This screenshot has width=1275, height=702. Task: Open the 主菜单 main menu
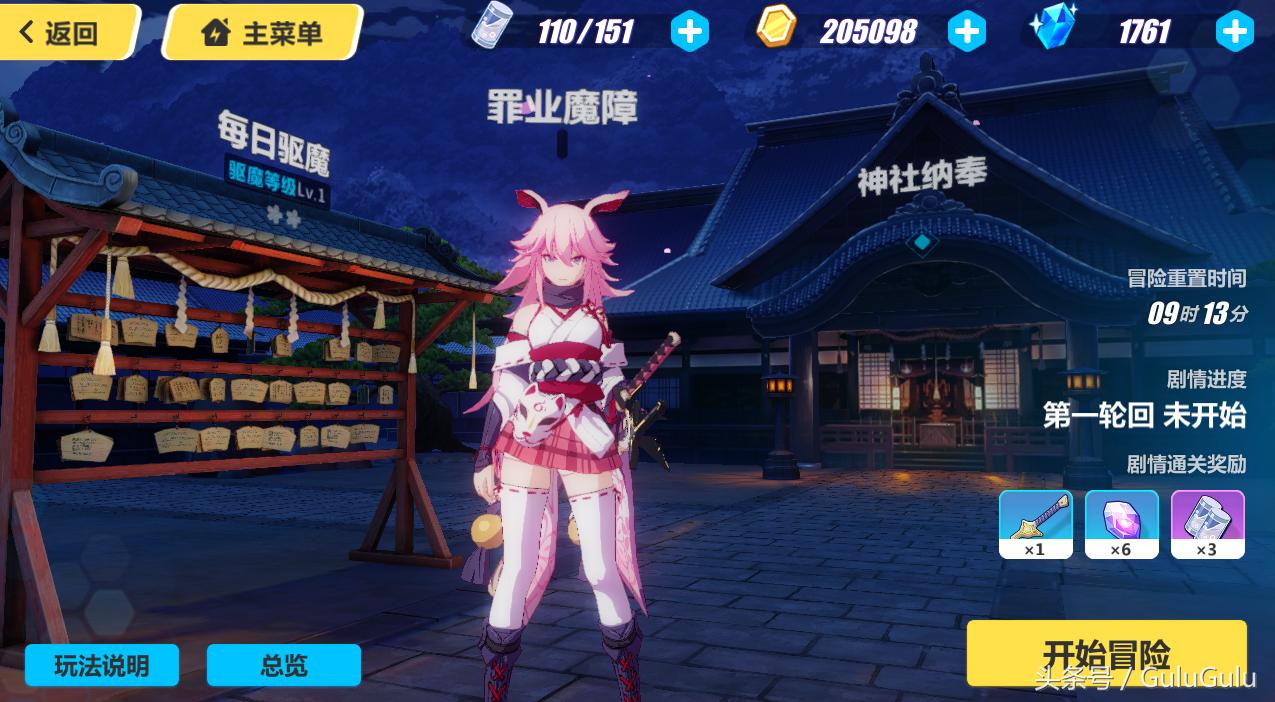(x=263, y=33)
